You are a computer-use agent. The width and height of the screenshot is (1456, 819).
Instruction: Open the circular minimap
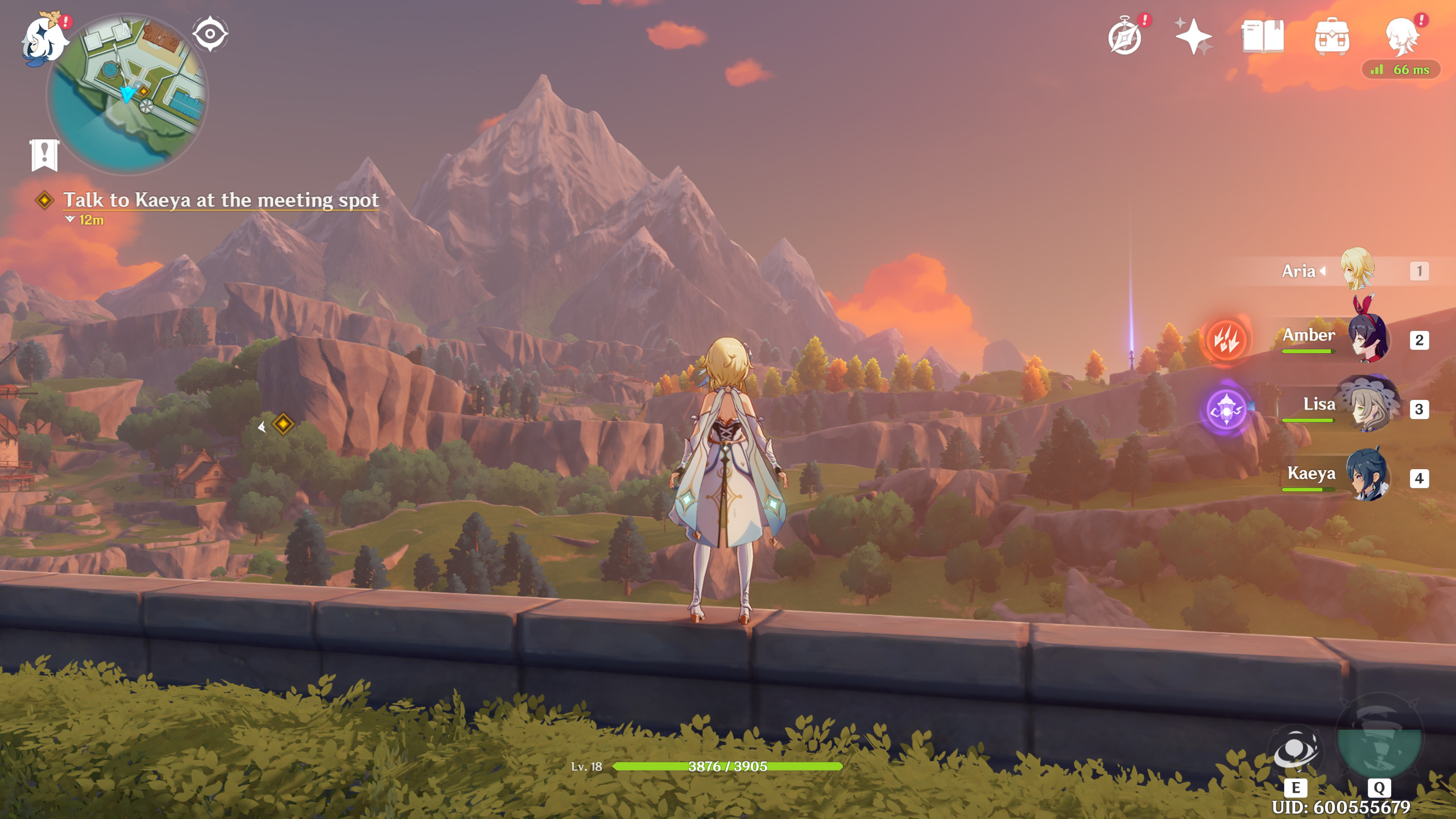[x=128, y=94]
